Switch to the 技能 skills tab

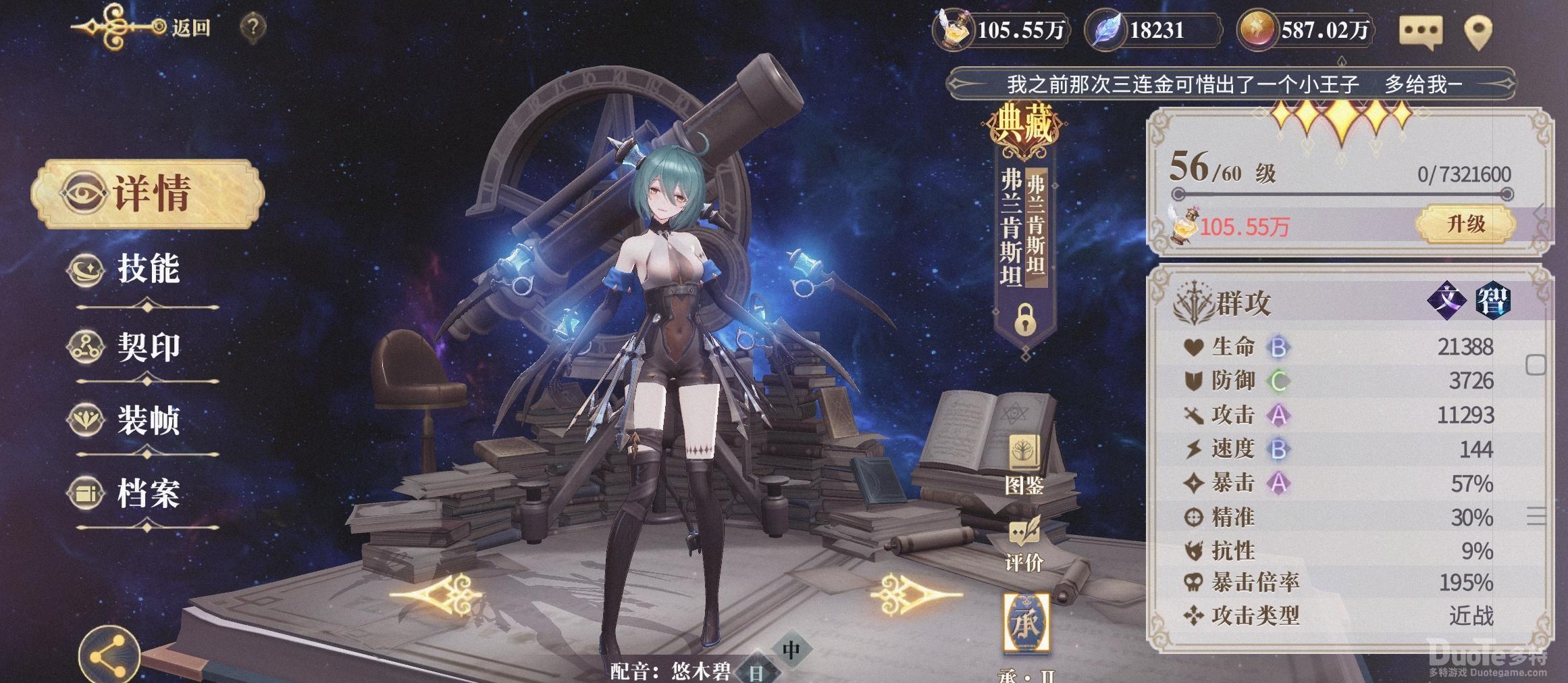point(147,270)
